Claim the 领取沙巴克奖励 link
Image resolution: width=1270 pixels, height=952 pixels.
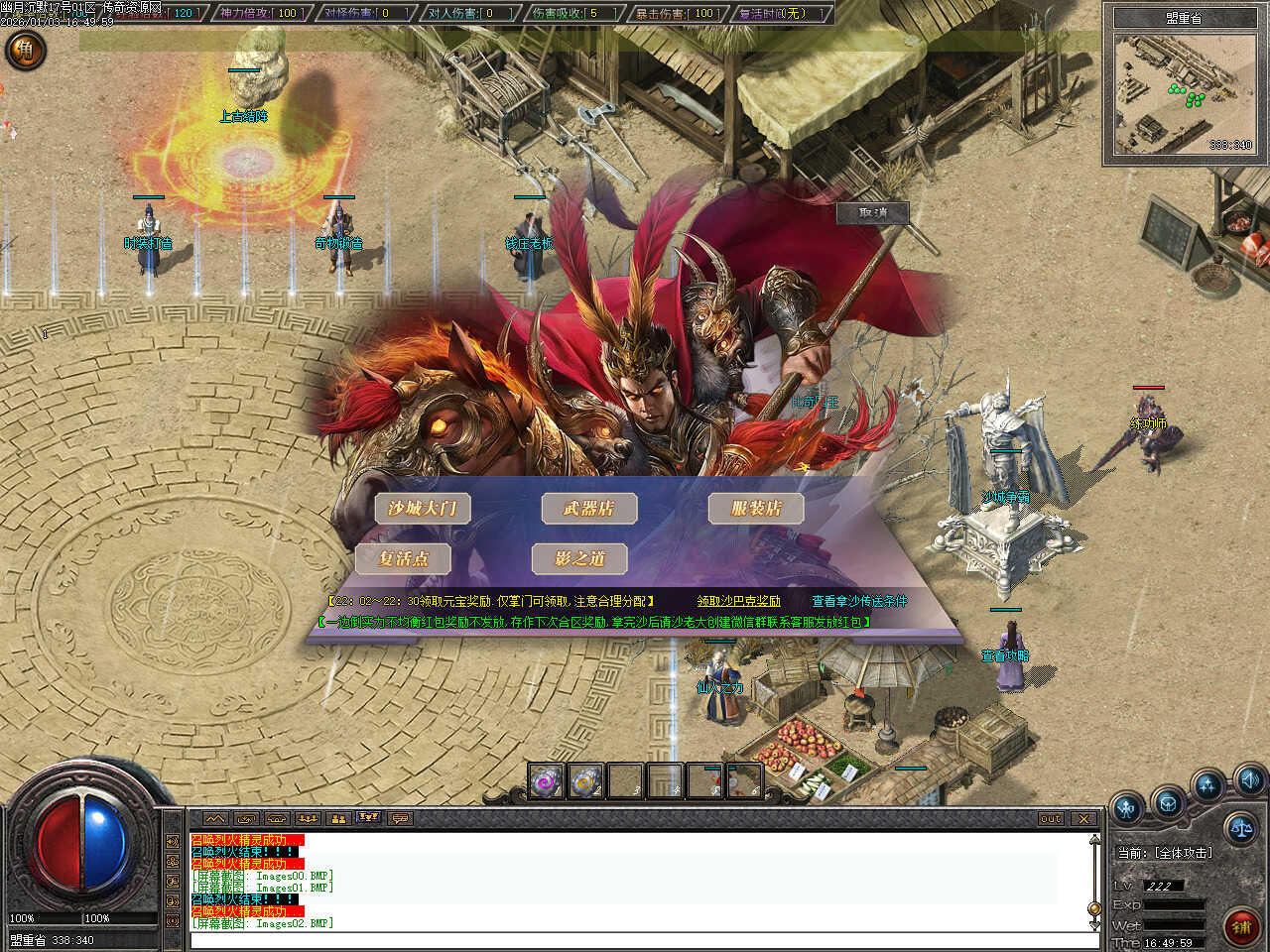738,601
